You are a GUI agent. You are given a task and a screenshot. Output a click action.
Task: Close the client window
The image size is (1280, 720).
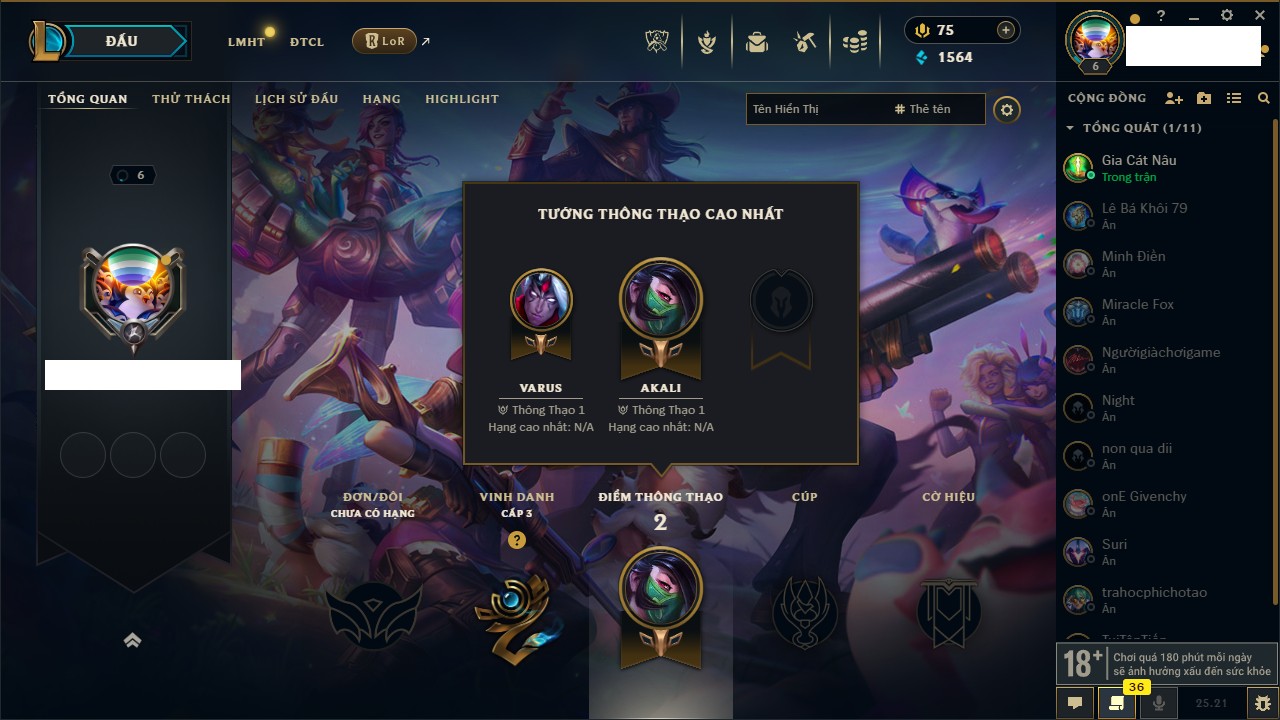[1260, 16]
